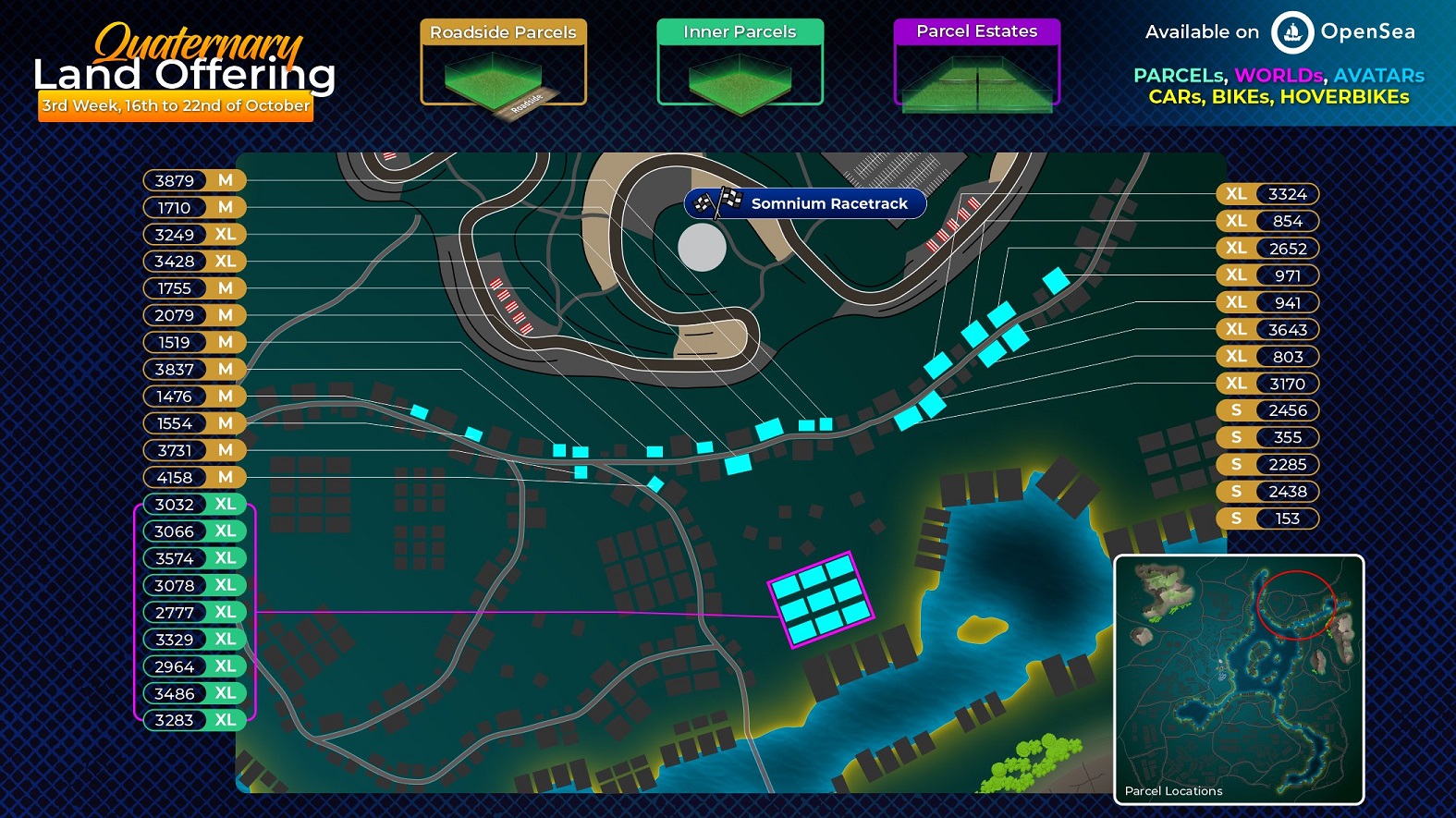Click the OpenSea logo
The height and width of the screenshot is (818, 1456).
(x=1291, y=32)
